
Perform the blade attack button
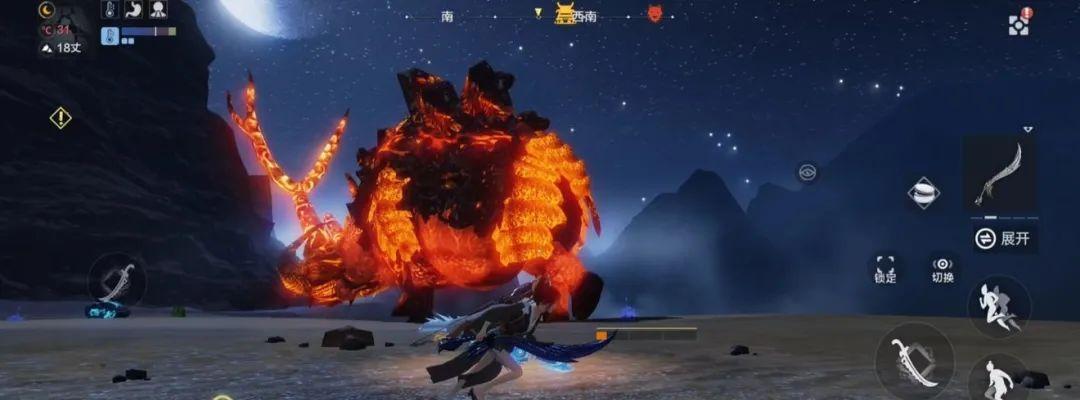[914, 361]
